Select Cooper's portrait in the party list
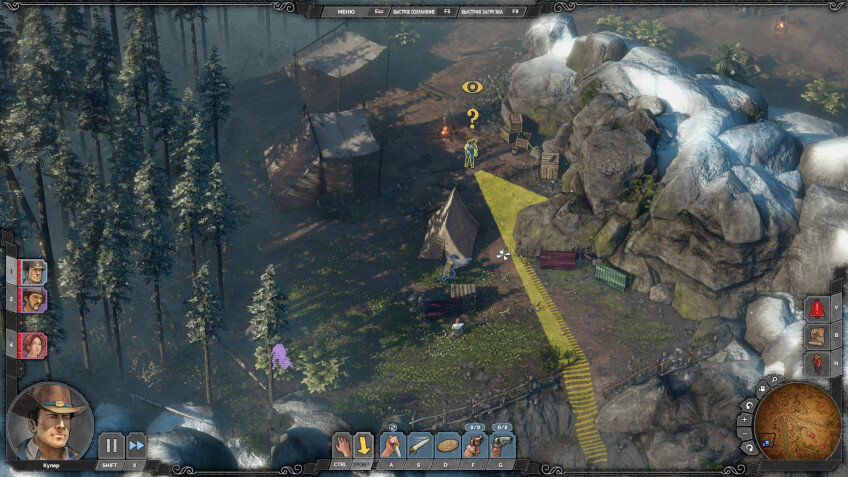The height and width of the screenshot is (477, 848). tap(33, 271)
